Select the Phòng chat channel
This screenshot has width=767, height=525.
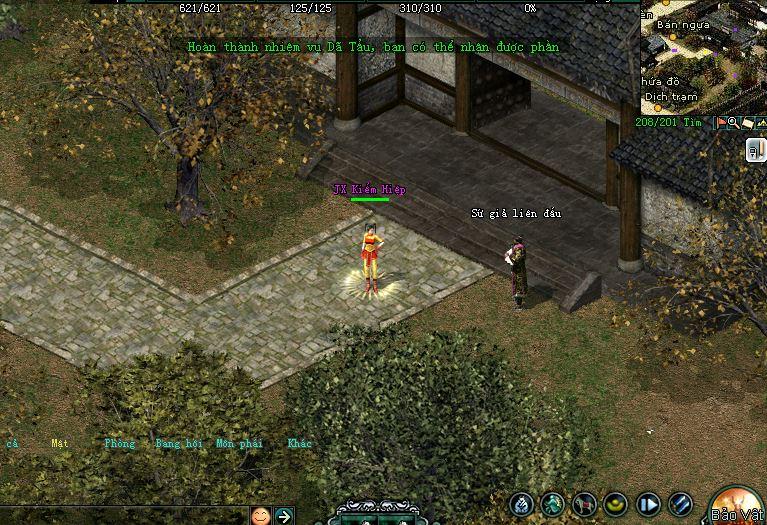tap(119, 443)
